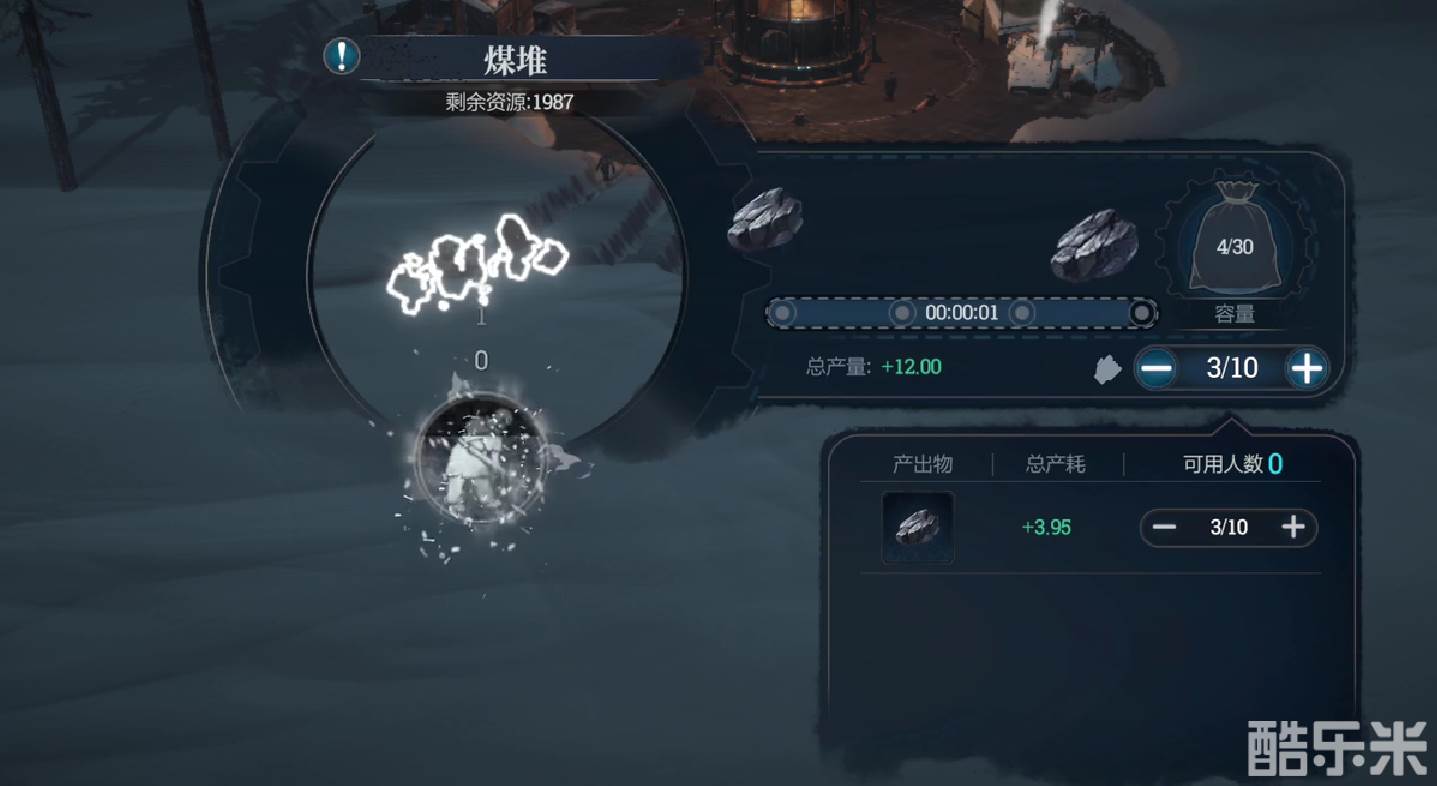Add a worker with the large round plus button

1306,369
